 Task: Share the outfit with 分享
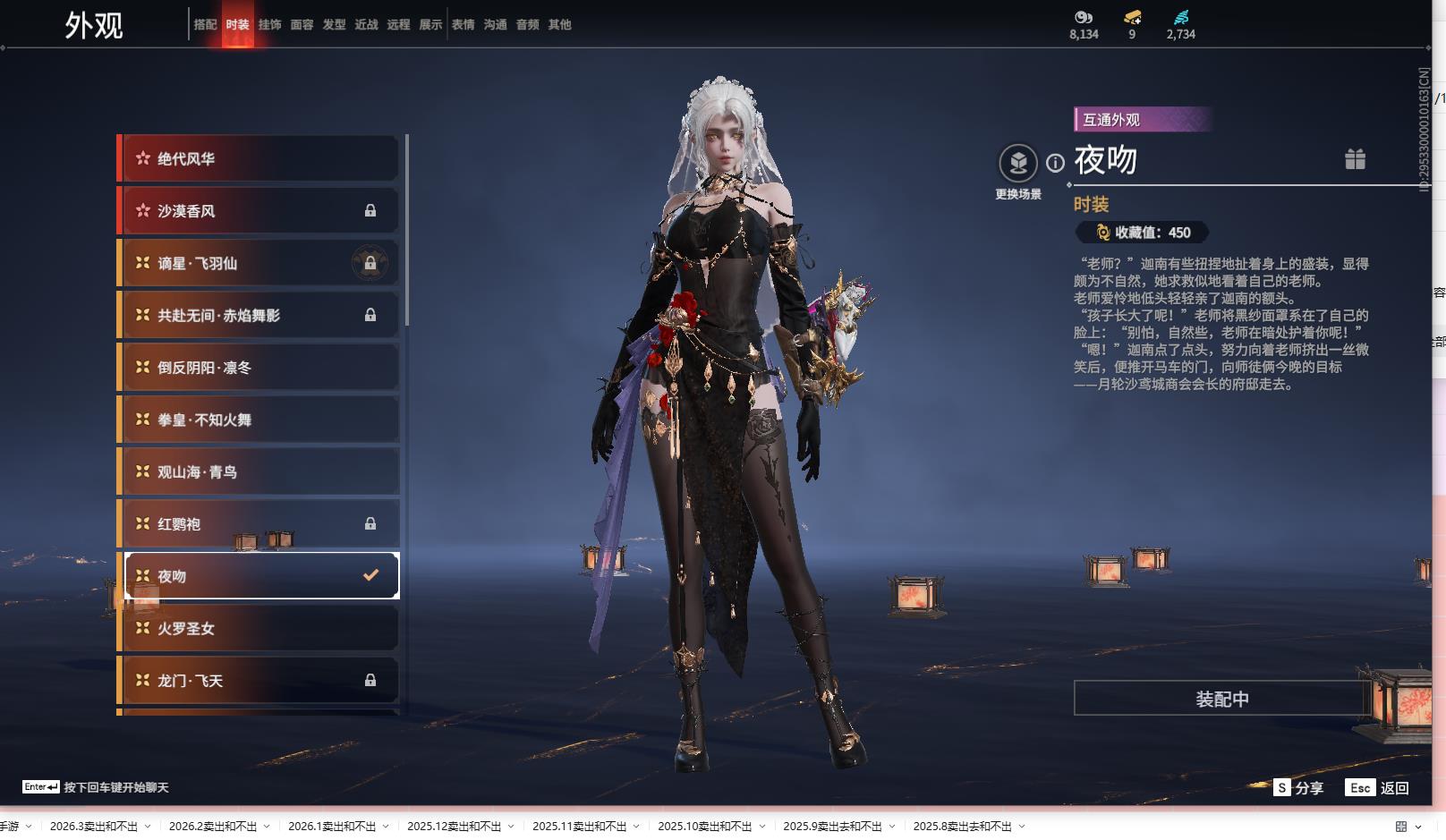click(x=1298, y=788)
